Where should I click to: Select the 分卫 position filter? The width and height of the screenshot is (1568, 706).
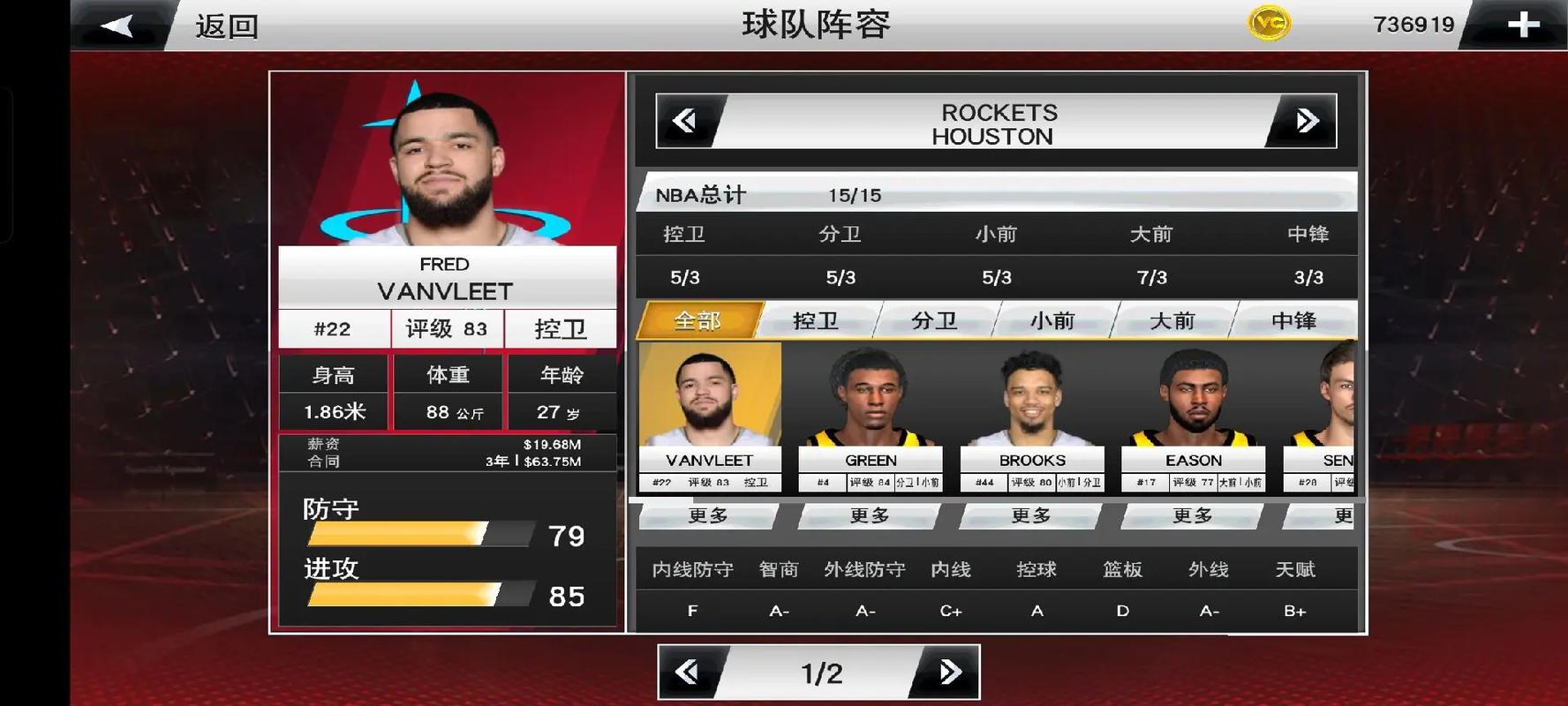click(x=933, y=320)
